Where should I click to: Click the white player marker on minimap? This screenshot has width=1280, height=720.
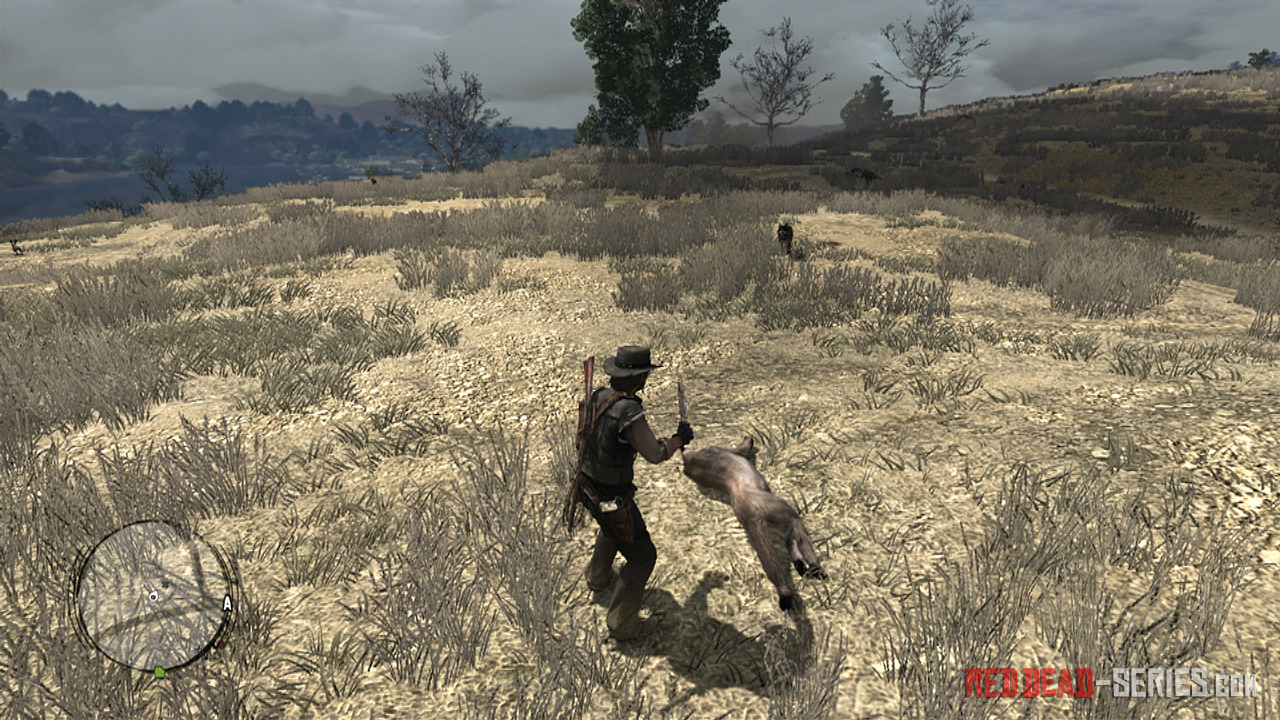[x=153, y=596]
